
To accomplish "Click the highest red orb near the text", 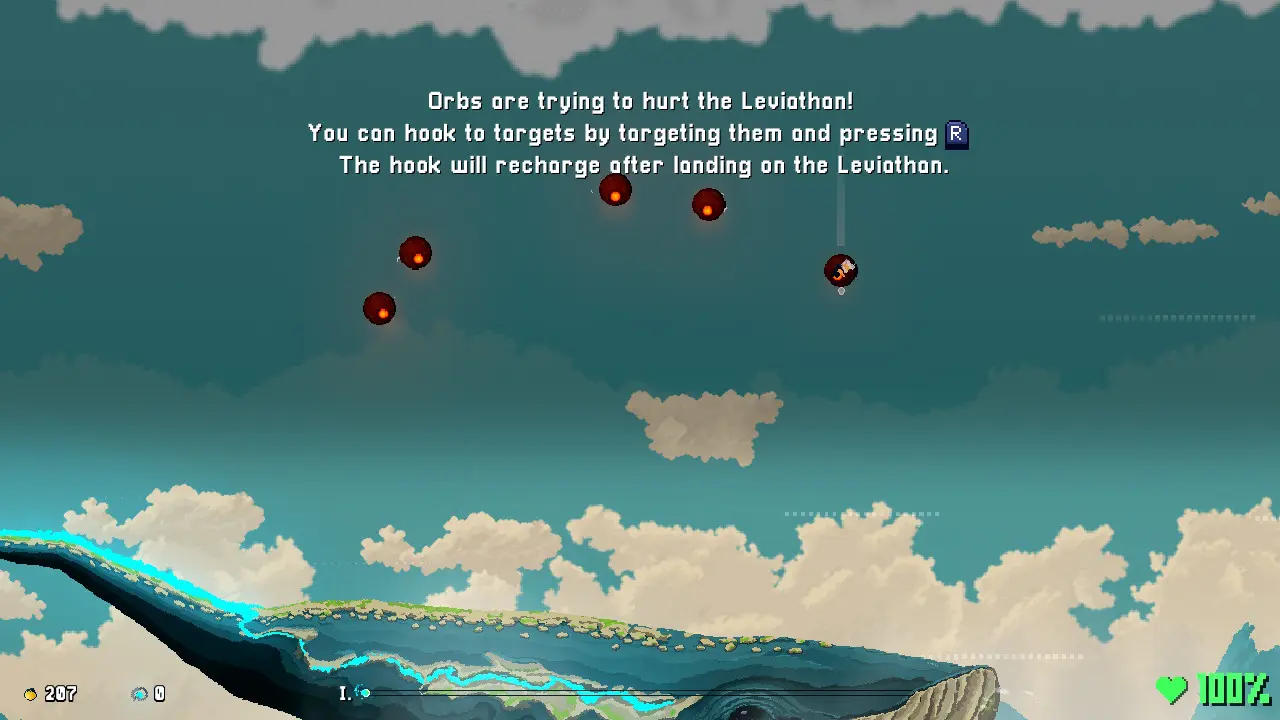I will pyautogui.click(x=616, y=190).
